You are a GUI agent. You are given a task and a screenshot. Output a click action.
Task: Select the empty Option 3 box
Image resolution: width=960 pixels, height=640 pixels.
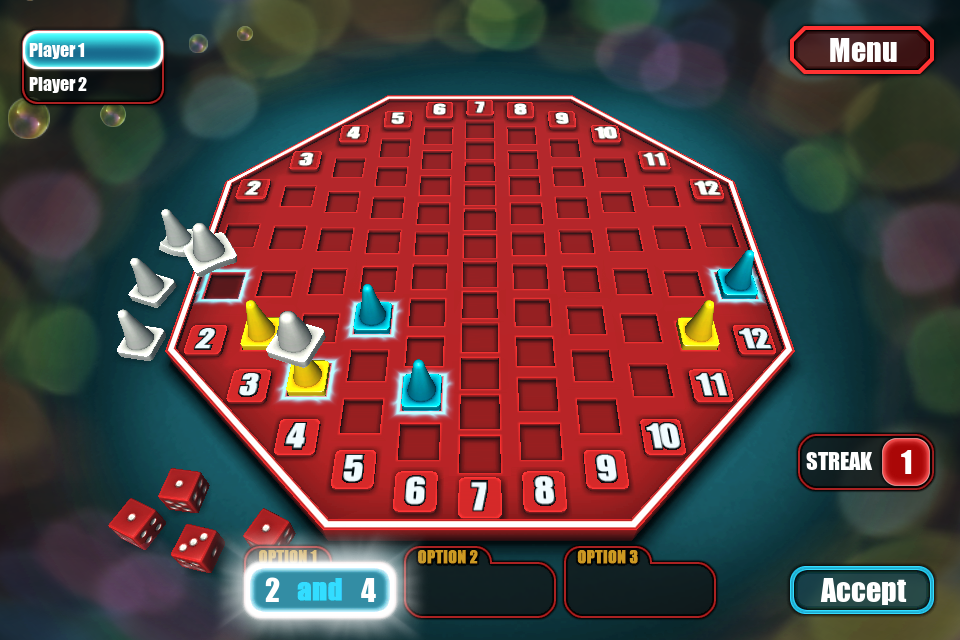tap(640, 590)
